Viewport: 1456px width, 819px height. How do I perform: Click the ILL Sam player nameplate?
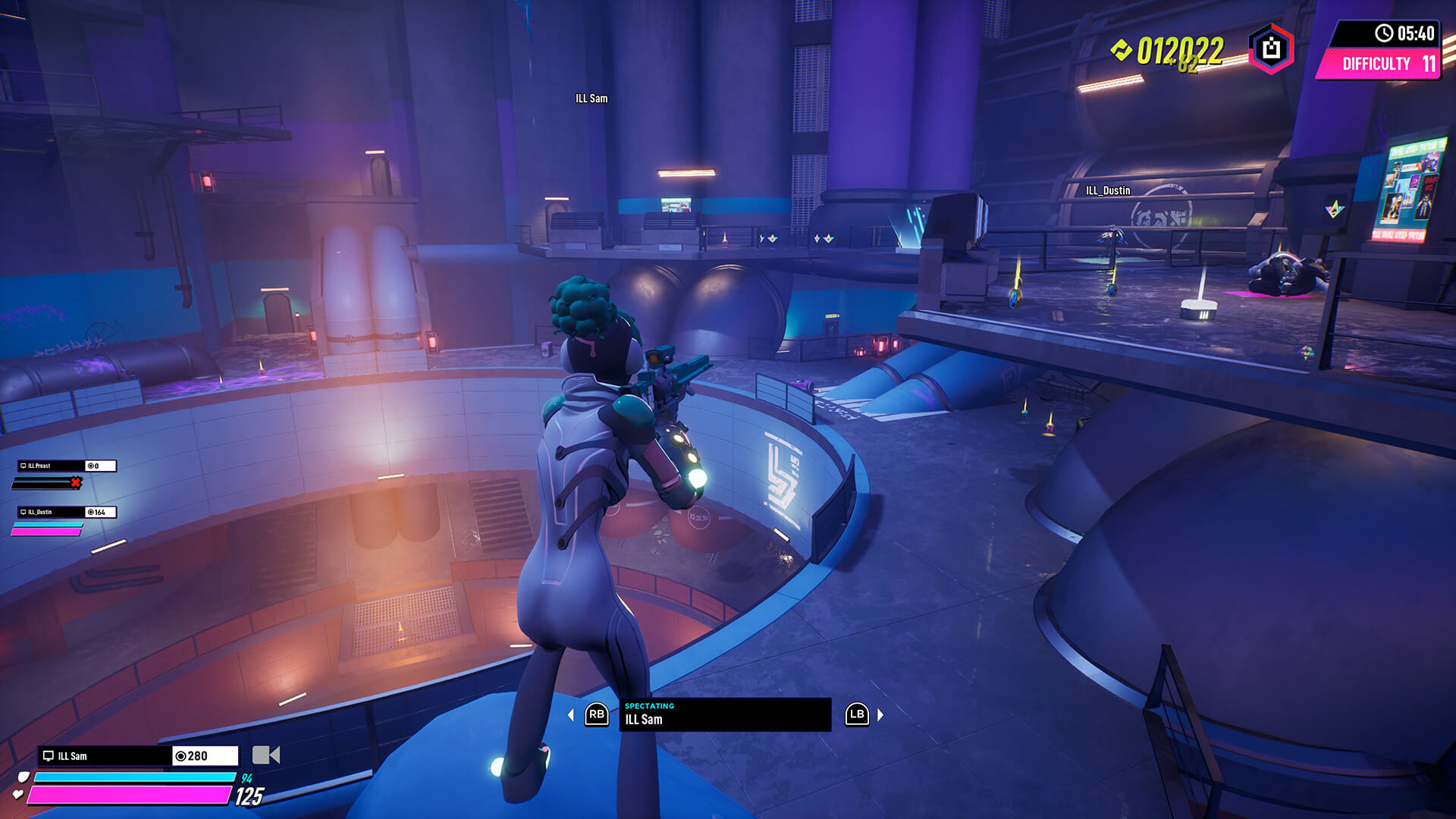point(105,756)
